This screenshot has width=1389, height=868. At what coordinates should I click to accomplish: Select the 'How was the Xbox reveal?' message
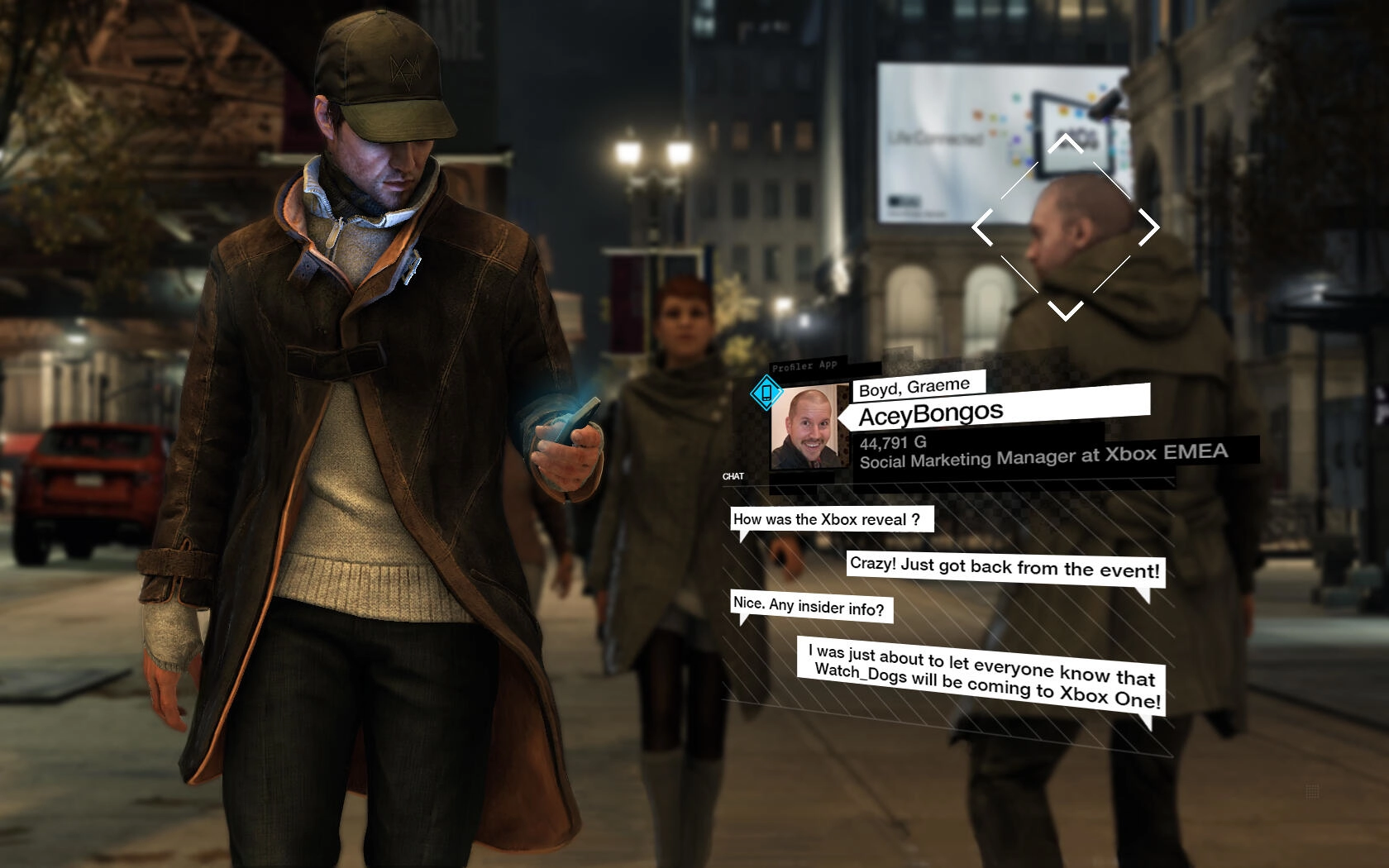827,519
